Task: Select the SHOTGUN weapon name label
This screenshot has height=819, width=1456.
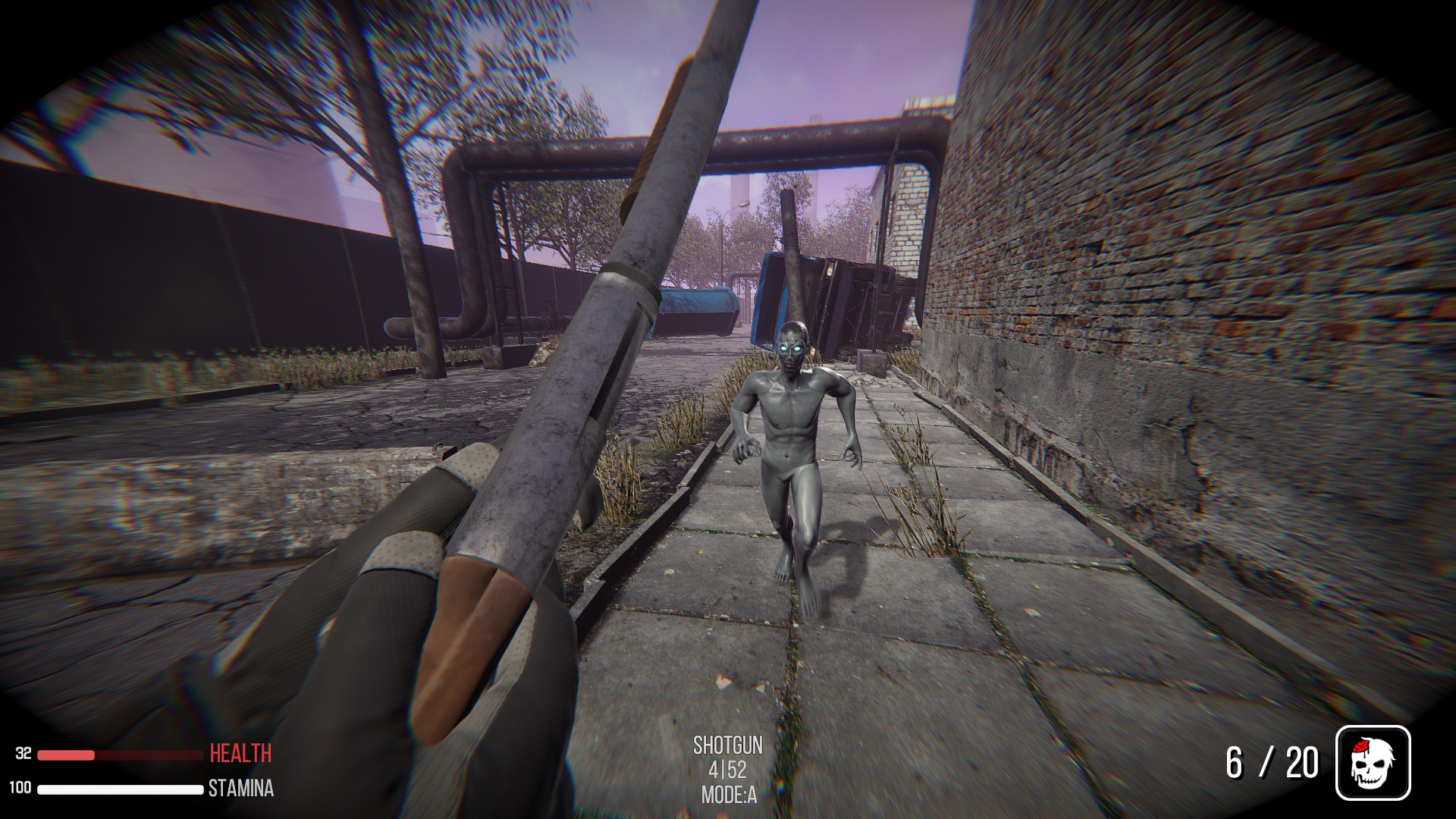Action: coord(727,746)
